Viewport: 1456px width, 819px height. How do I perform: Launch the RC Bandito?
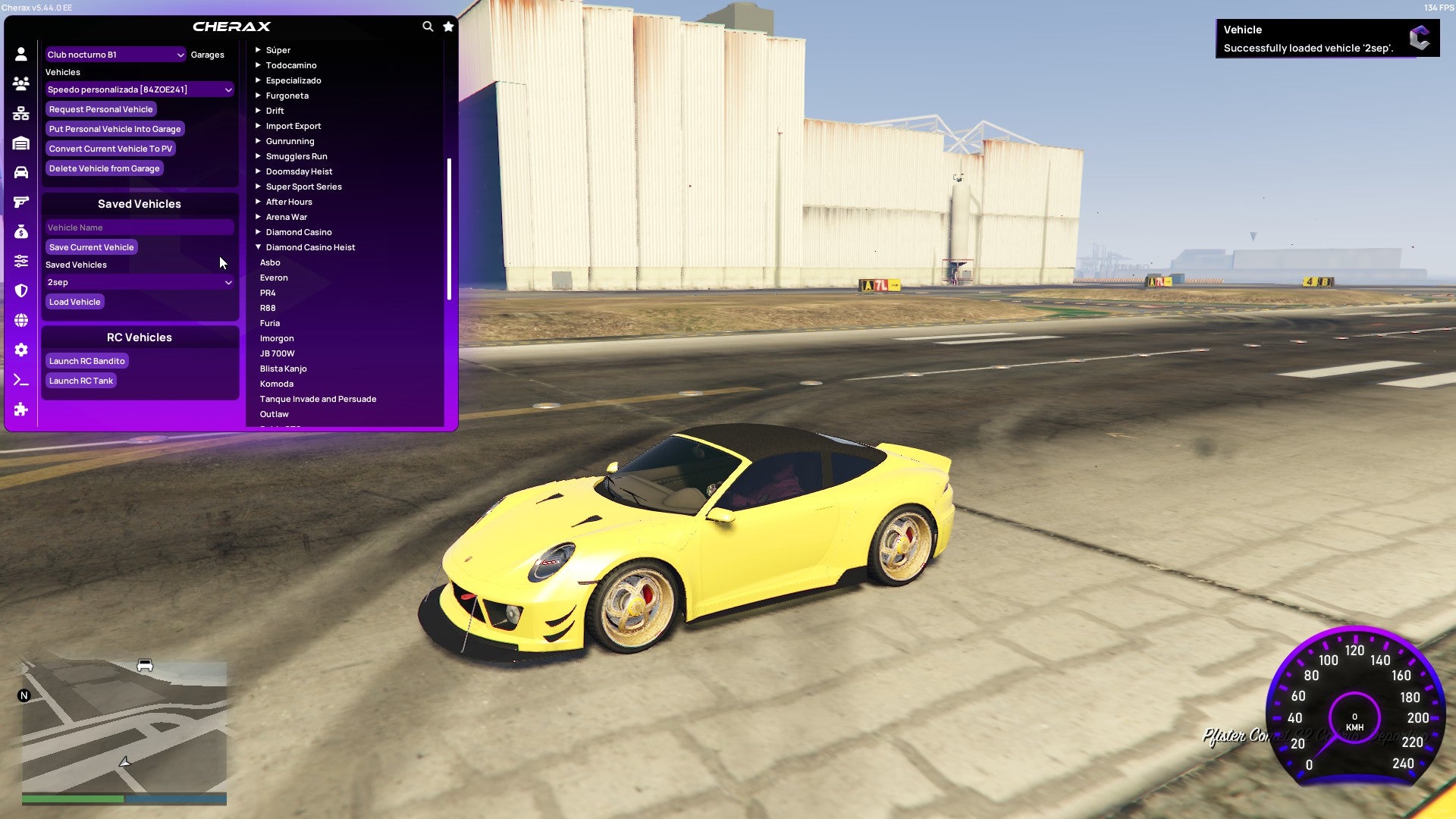coord(86,360)
